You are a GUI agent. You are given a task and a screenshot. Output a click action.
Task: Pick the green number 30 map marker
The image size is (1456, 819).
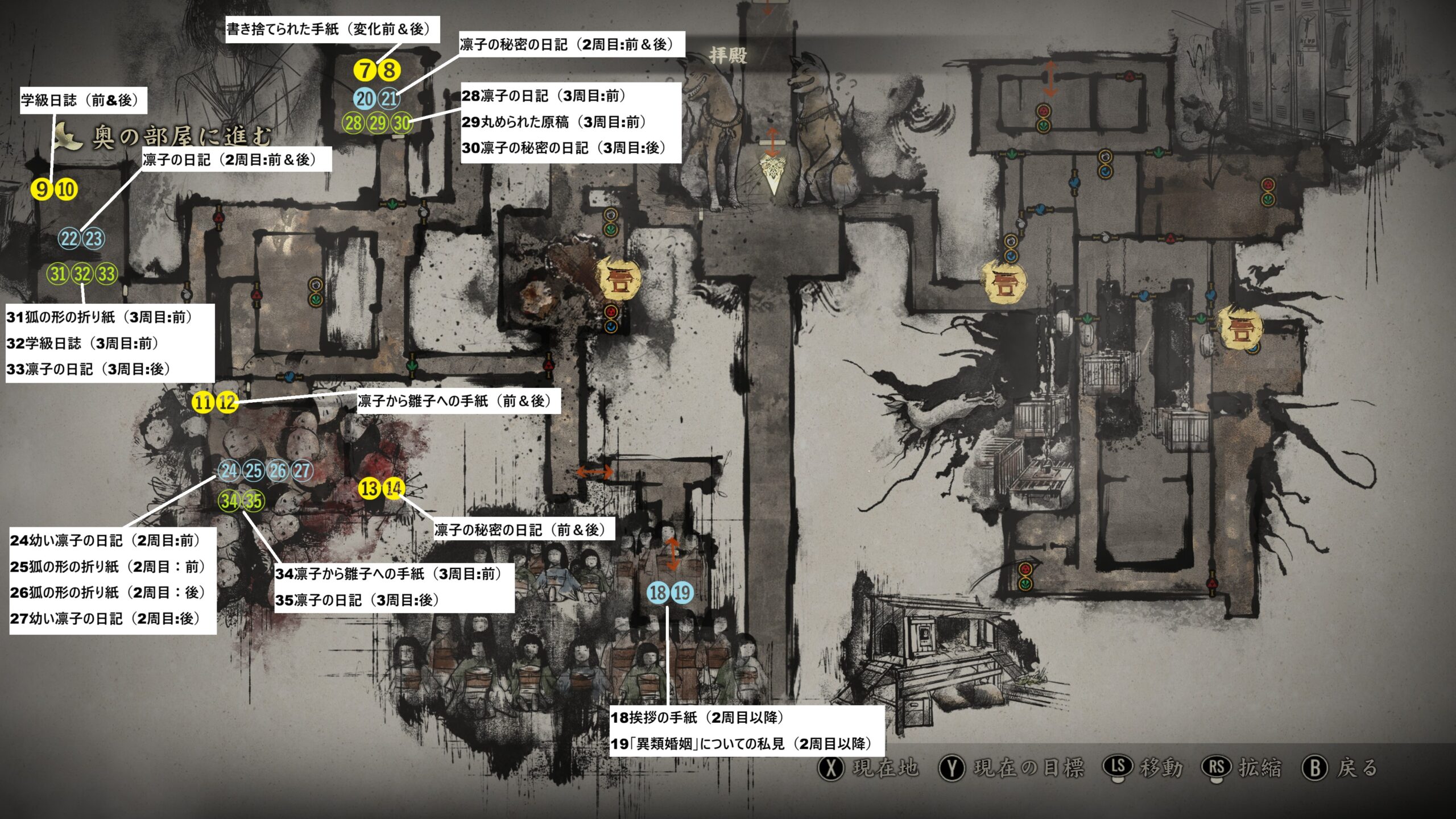click(x=402, y=123)
